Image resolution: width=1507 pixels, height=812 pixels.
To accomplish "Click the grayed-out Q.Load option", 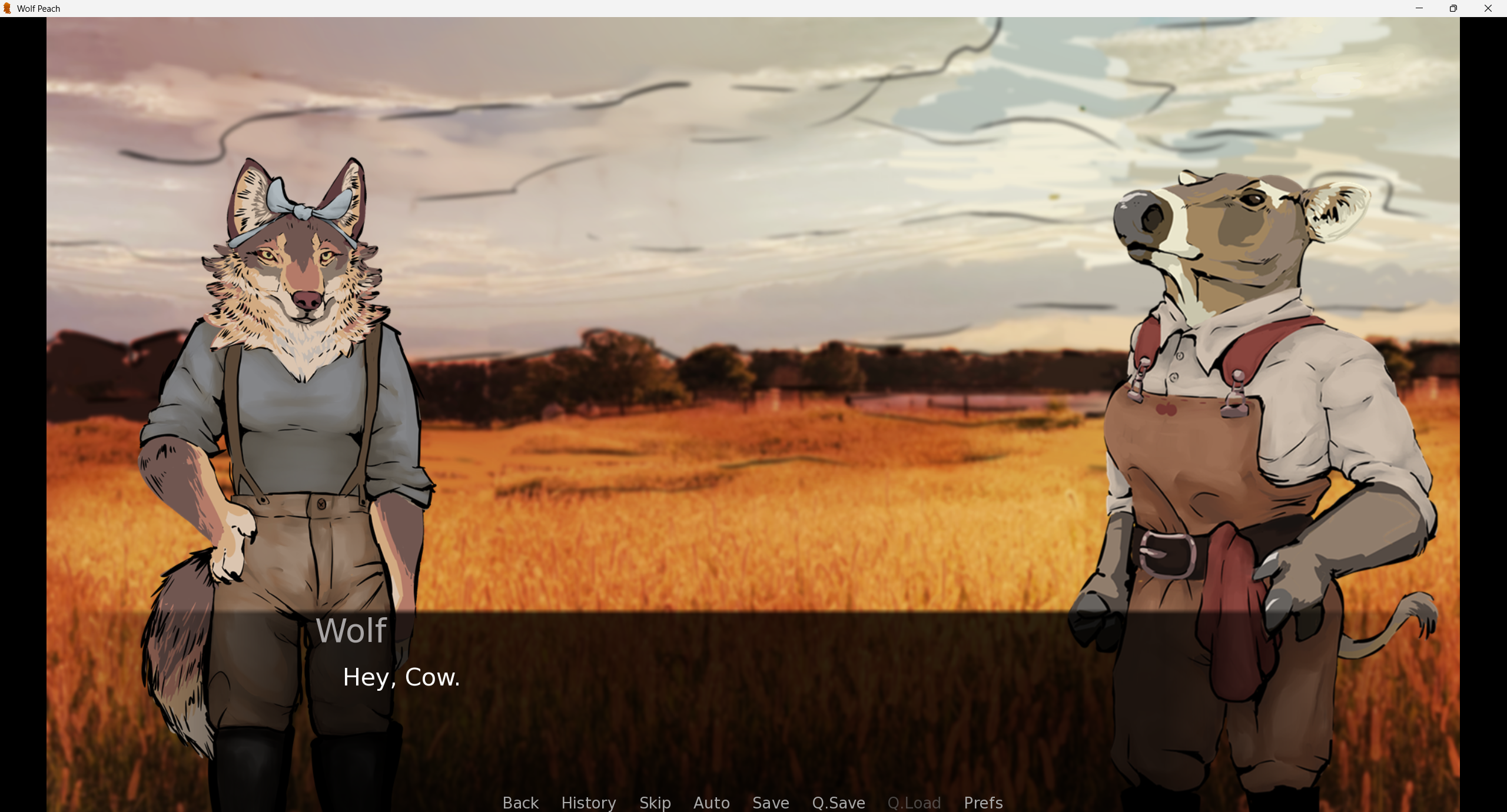I will (x=914, y=803).
